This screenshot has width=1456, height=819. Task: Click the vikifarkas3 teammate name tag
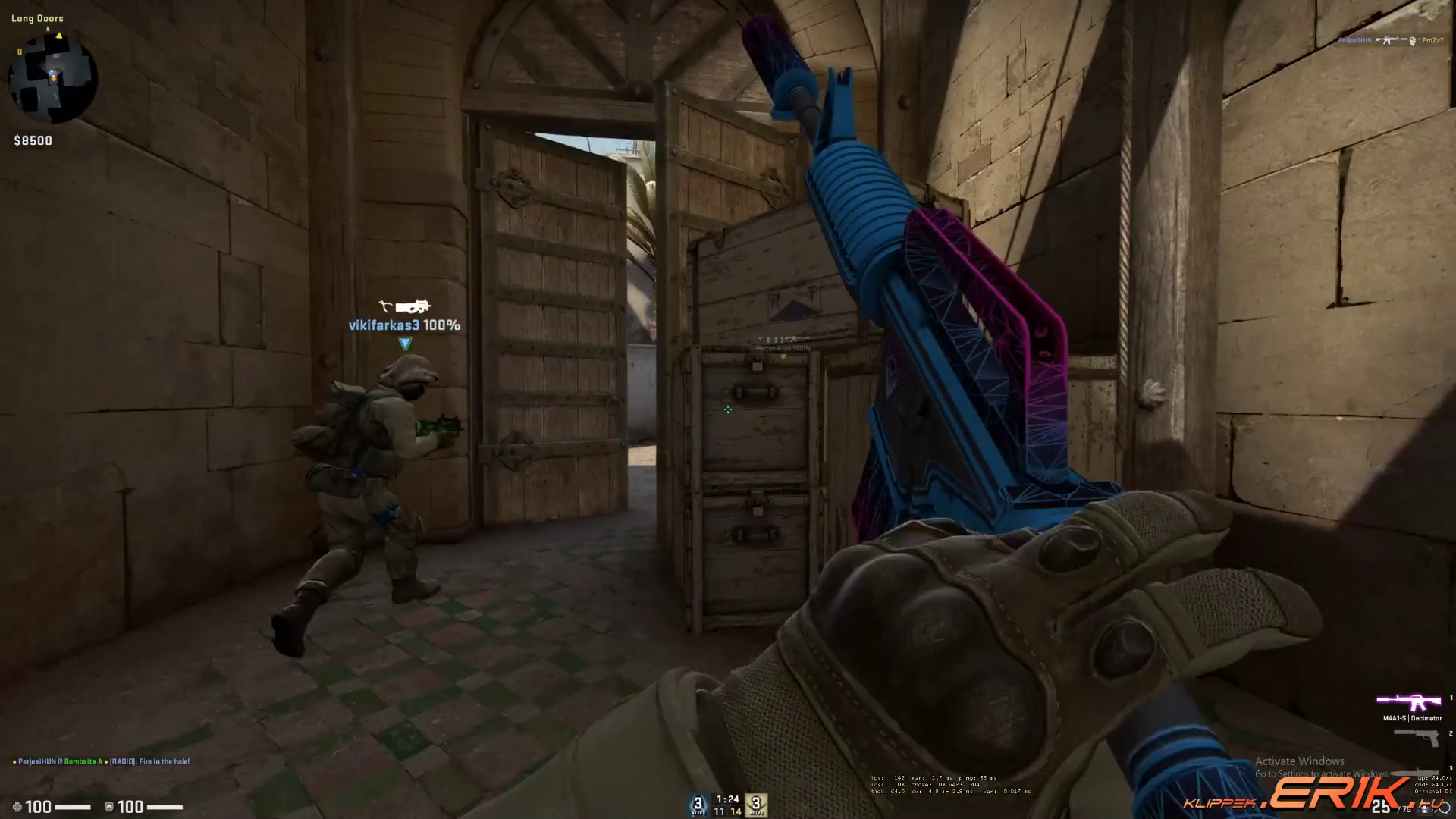384,325
